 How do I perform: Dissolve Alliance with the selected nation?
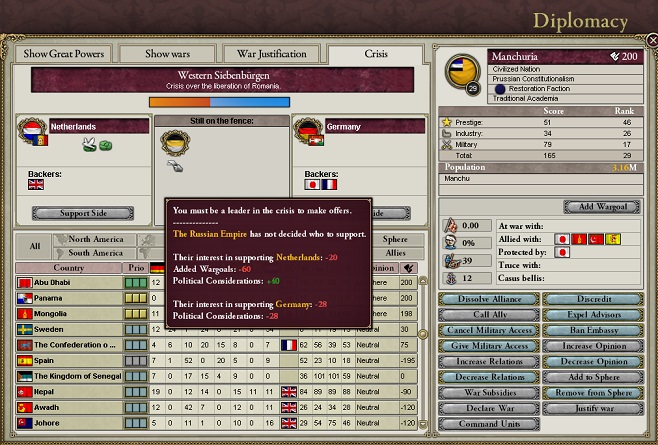click(490, 301)
